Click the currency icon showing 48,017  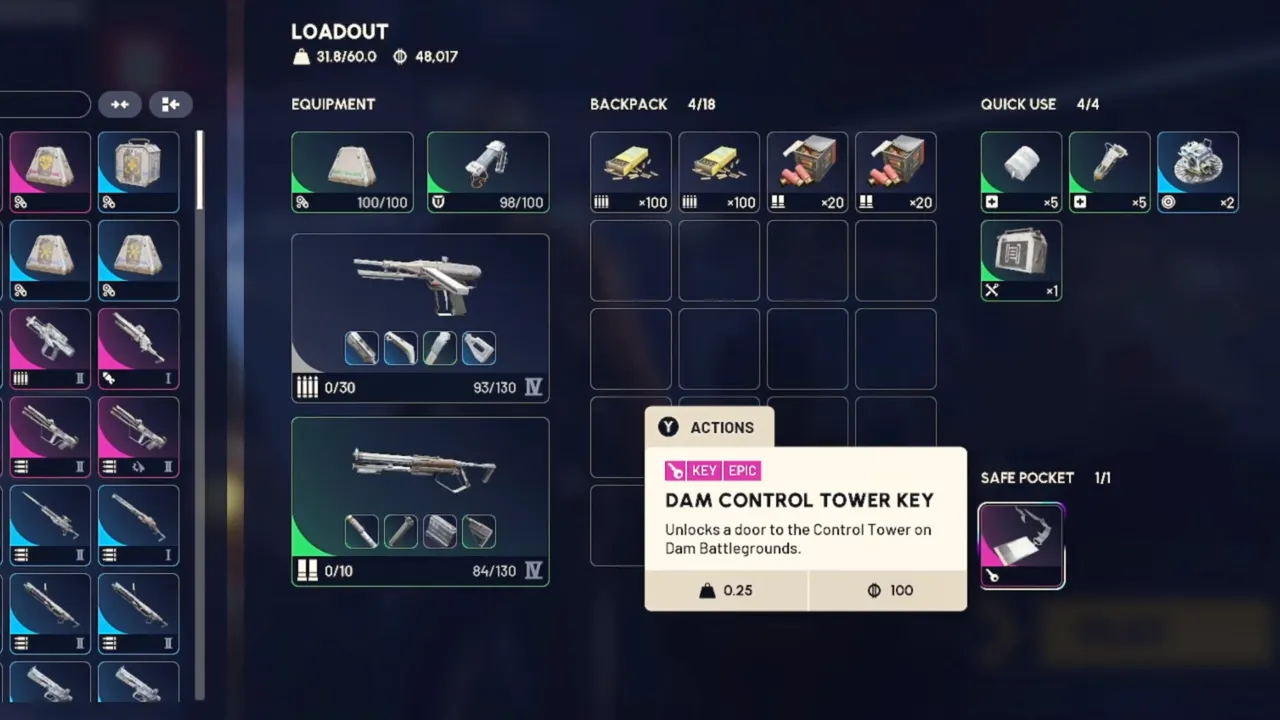pos(398,57)
